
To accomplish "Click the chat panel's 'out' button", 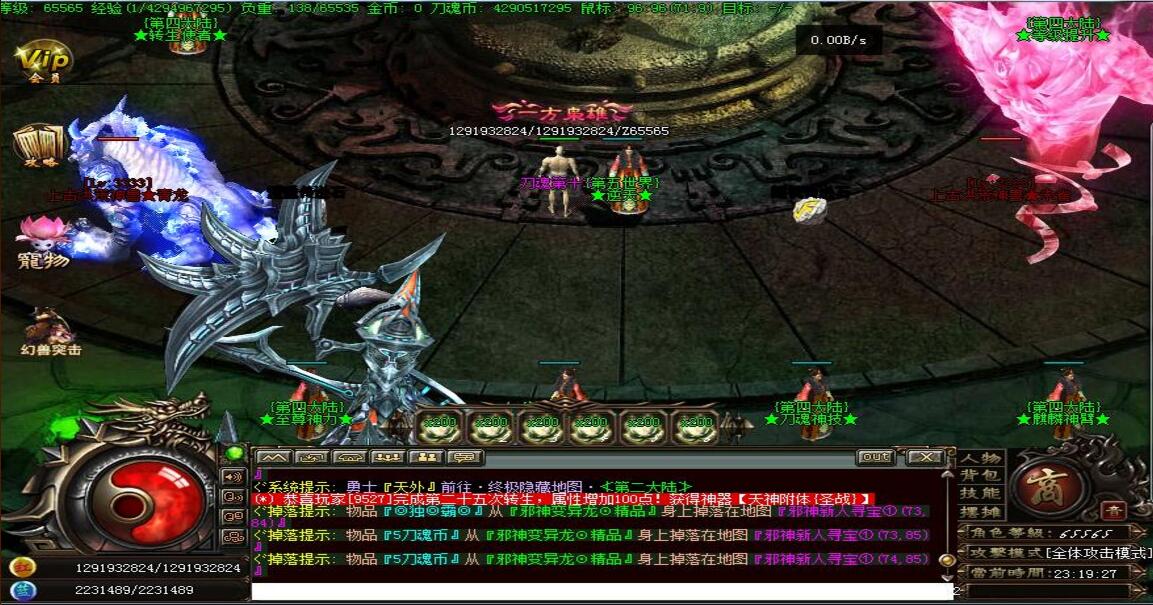I will tap(875, 457).
